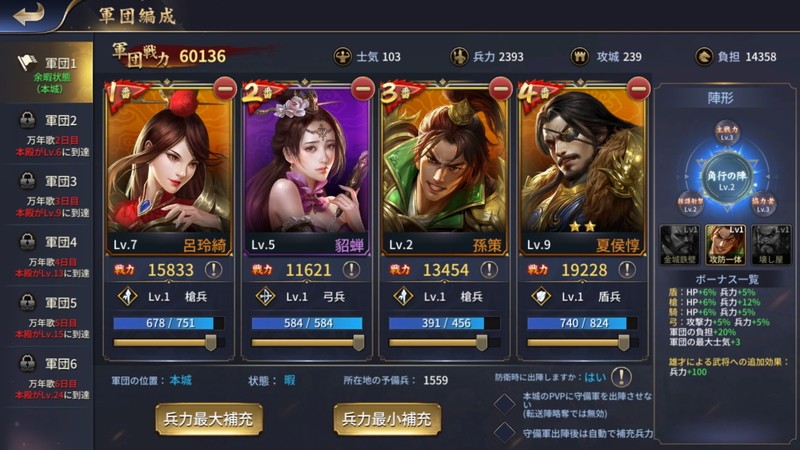Viewport: 800px width, 450px height.
Task: Remove 呂玲綺 with the minus button
Action: pyautogui.click(x=225, y=87)
